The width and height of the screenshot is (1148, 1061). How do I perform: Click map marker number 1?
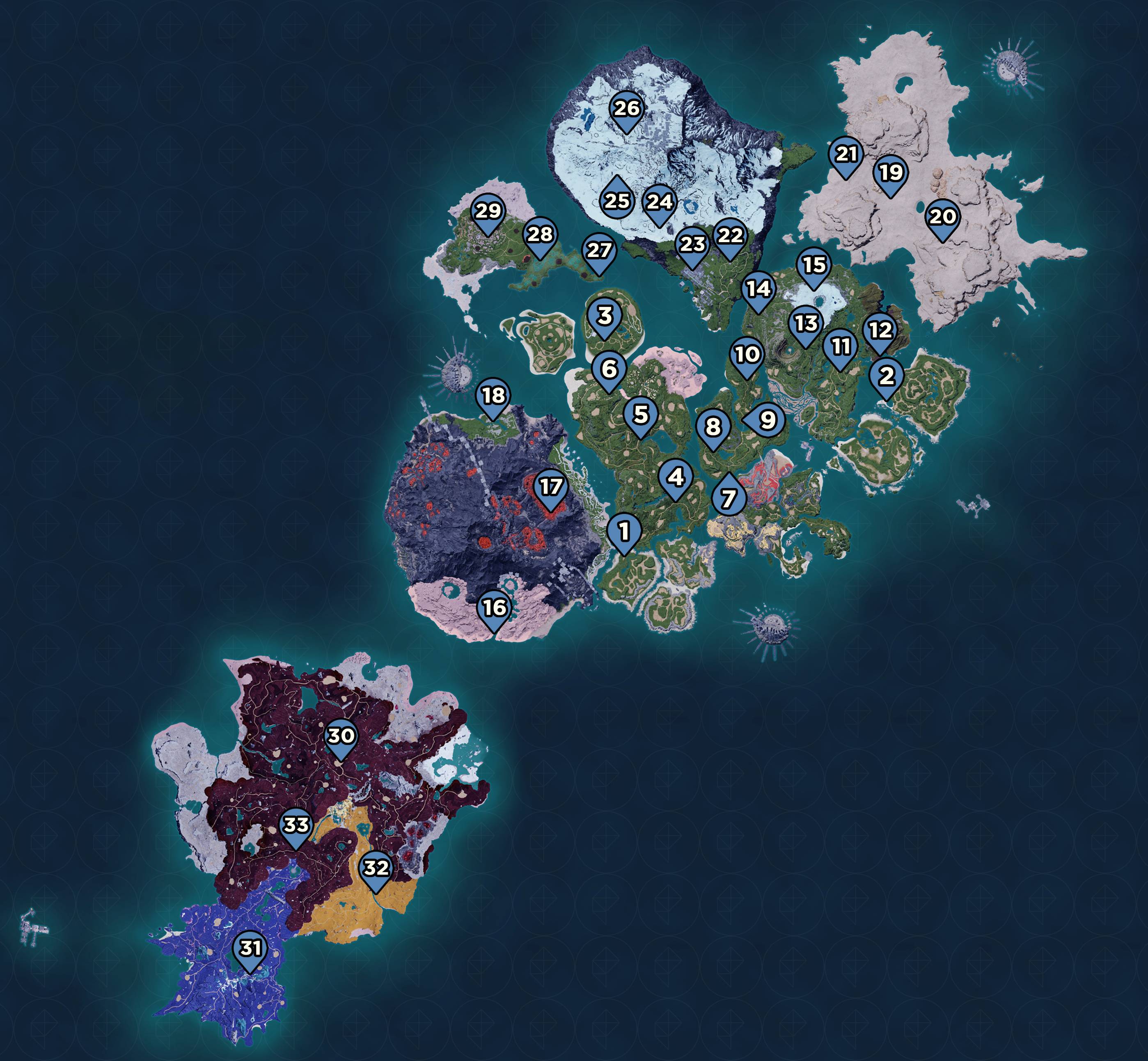click(624, 531)
